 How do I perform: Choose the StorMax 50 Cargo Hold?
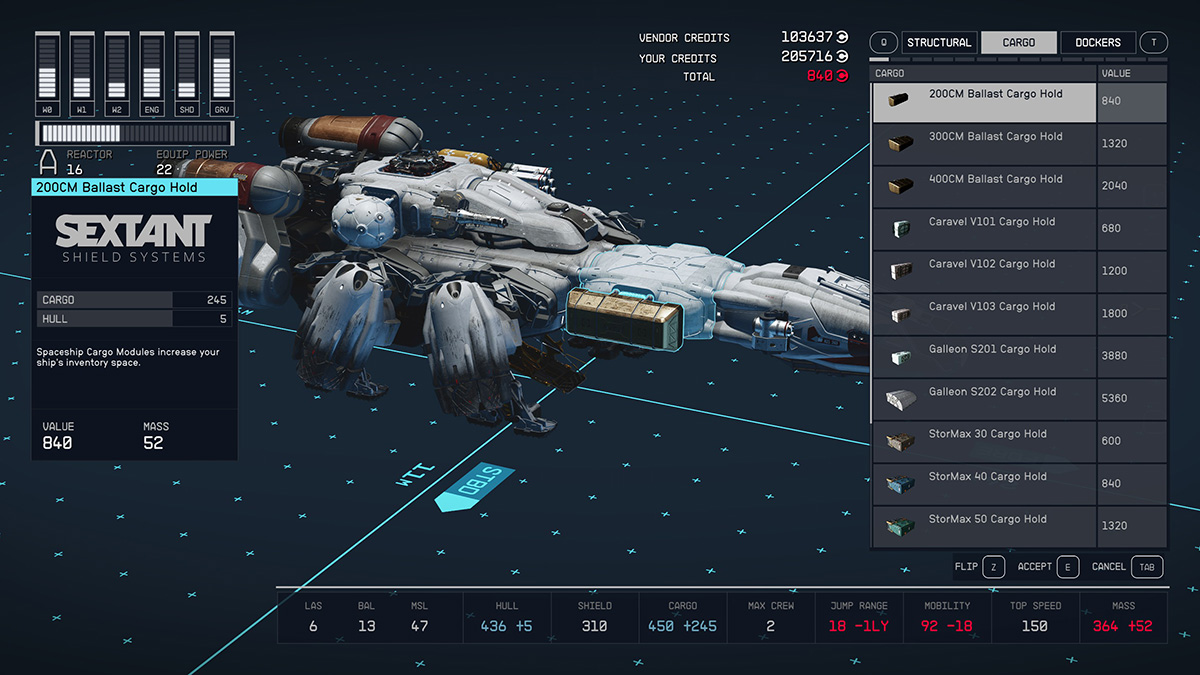coord(987,526)
